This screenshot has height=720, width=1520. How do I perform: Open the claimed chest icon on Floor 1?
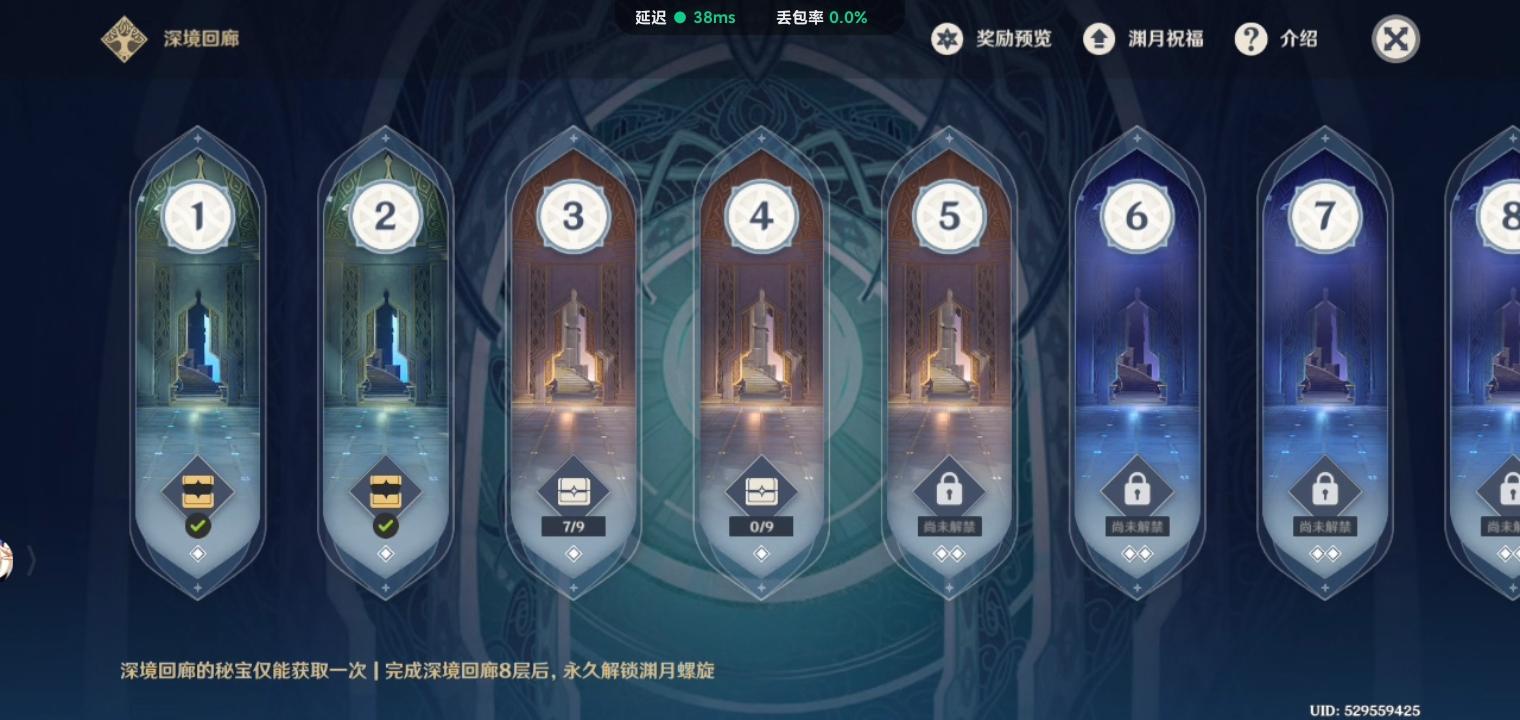pos(197,490)
